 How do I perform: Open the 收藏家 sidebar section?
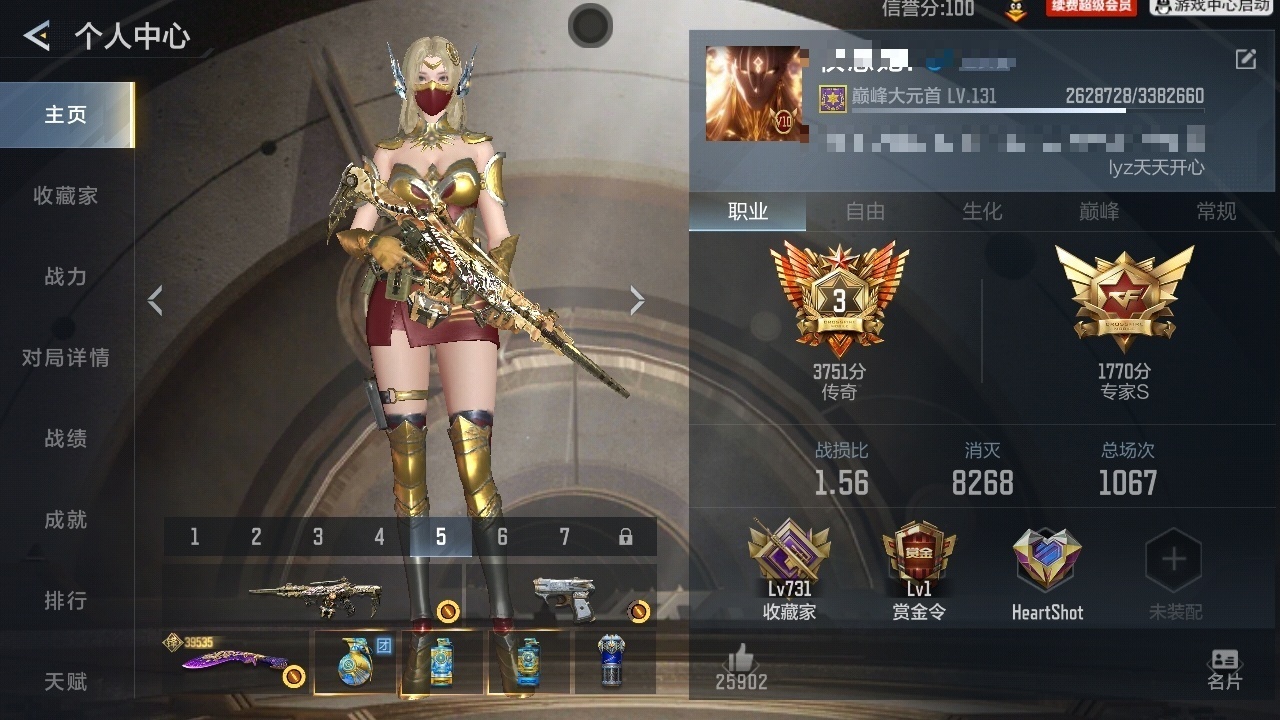[x=66, y=196]
